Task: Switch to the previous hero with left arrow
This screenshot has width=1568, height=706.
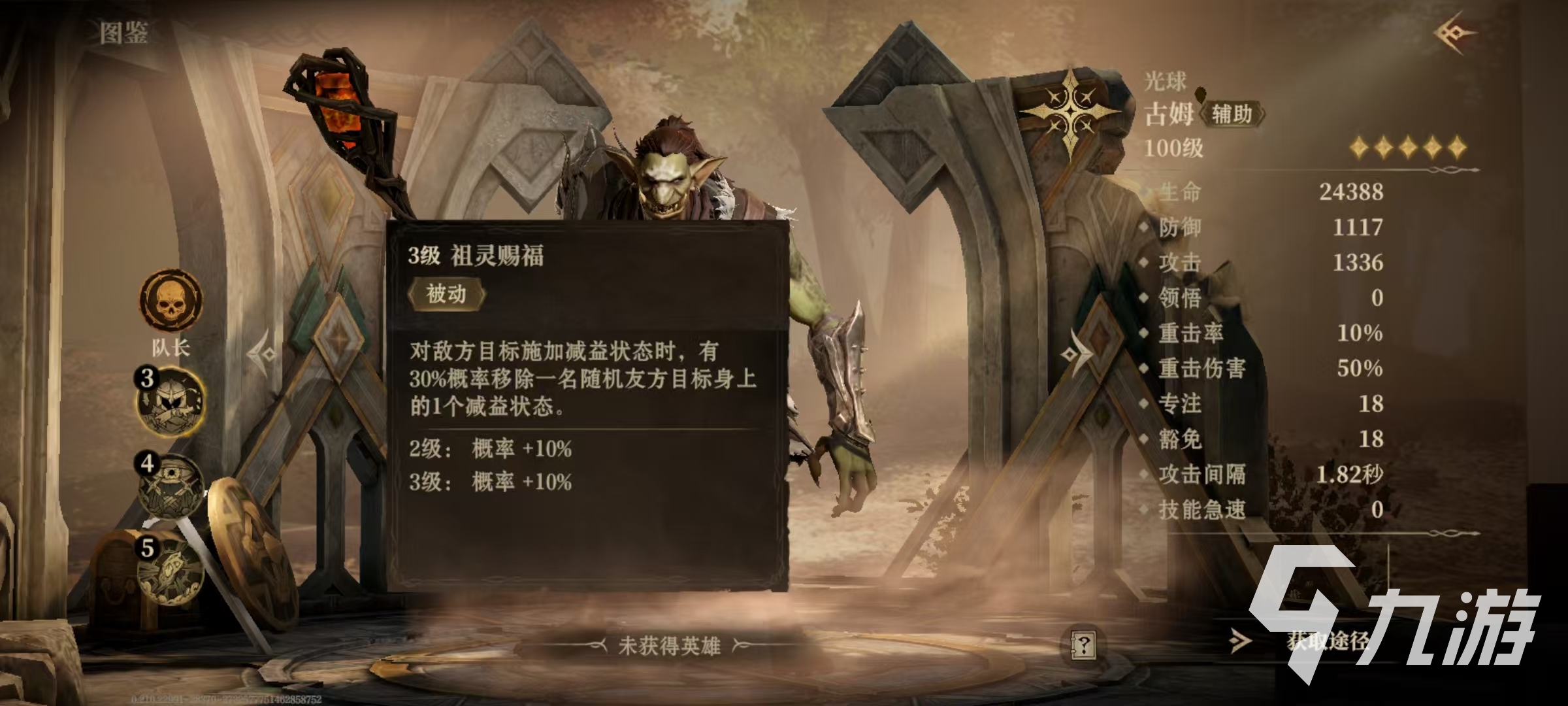Action: [263, 354]
